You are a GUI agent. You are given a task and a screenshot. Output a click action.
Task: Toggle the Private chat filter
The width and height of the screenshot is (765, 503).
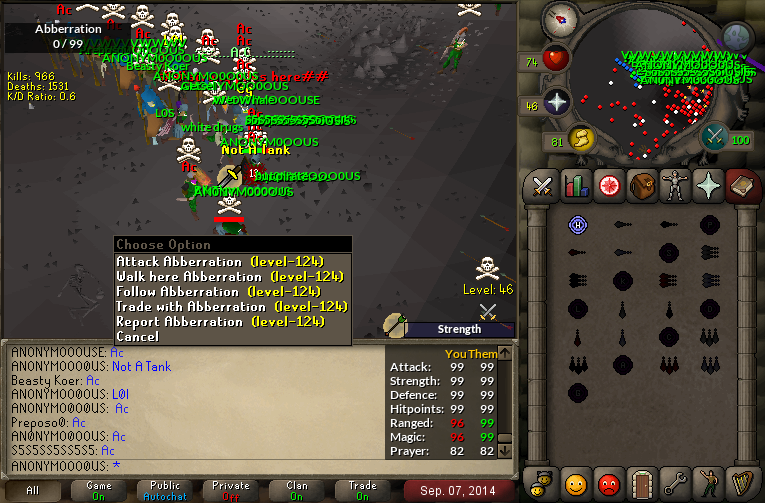[231, 490]
